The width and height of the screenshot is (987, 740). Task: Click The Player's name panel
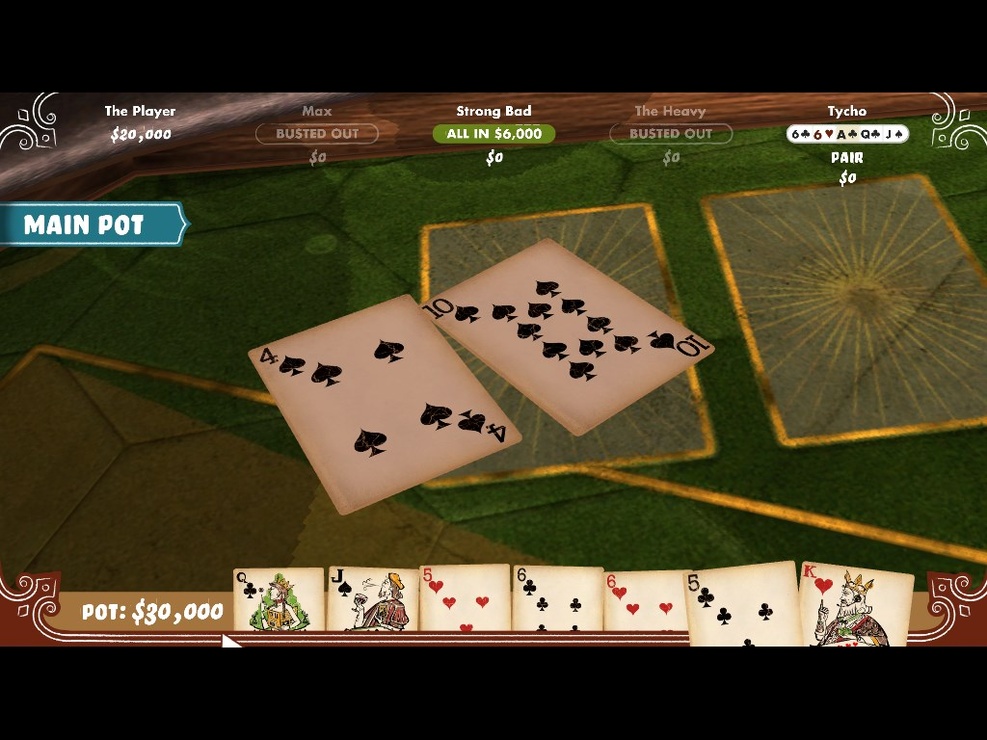(x=140, y=123)
